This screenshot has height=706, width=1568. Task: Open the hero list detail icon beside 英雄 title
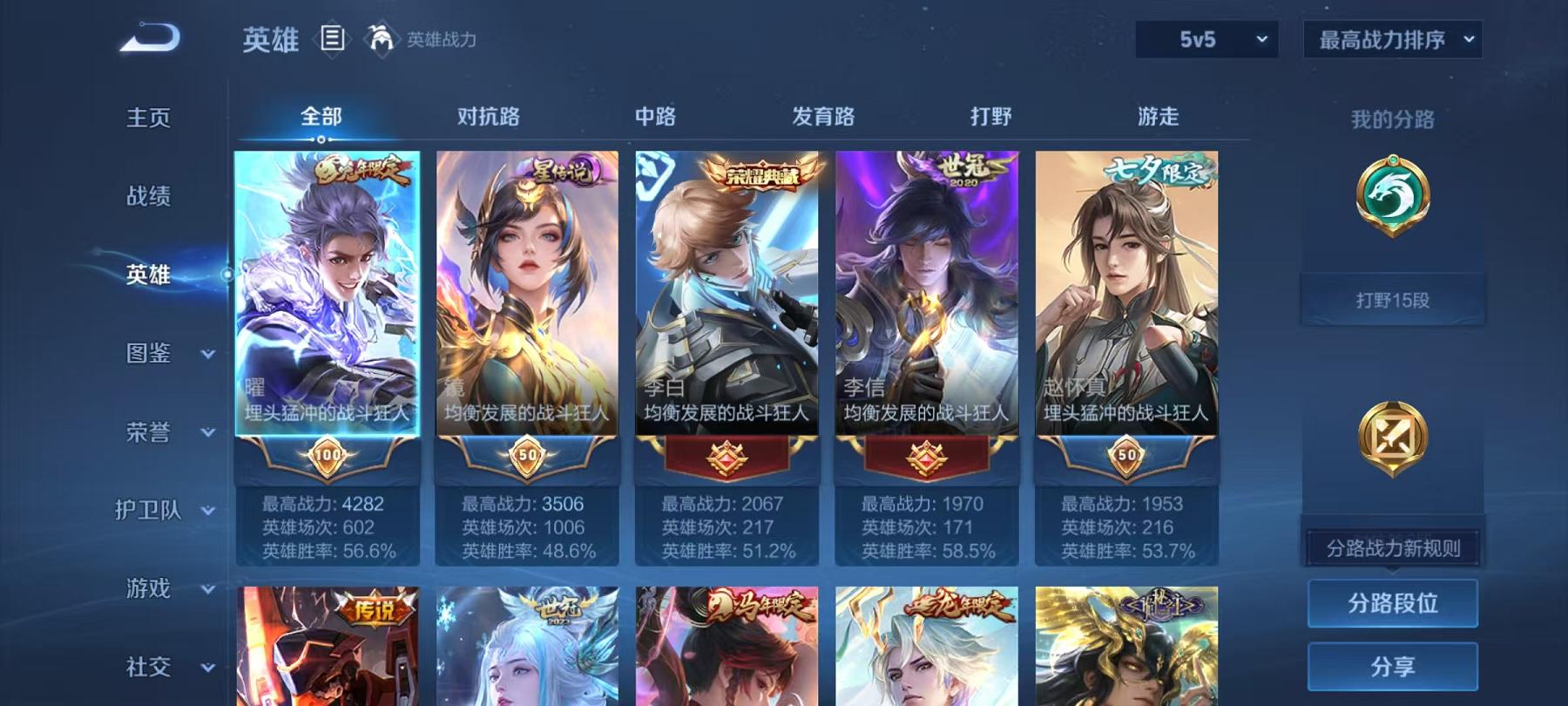click(x=334, y=37)
